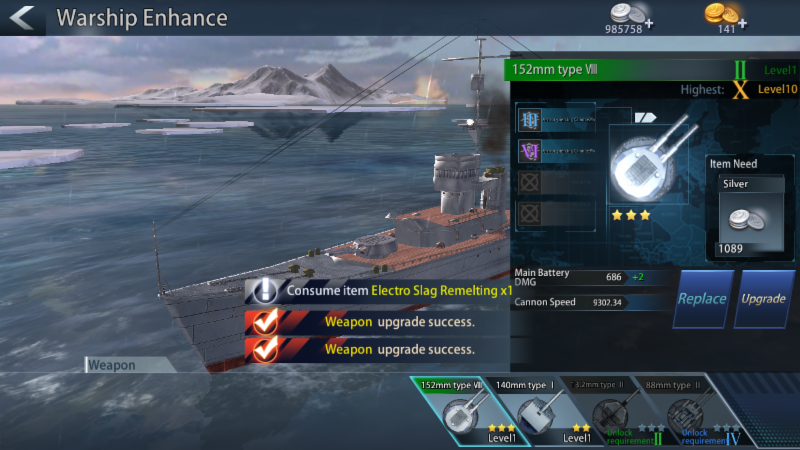The height and width of the screenshot is (450, 800).
Task: Select the purple level VI requirement row
Action: point(574,152)
